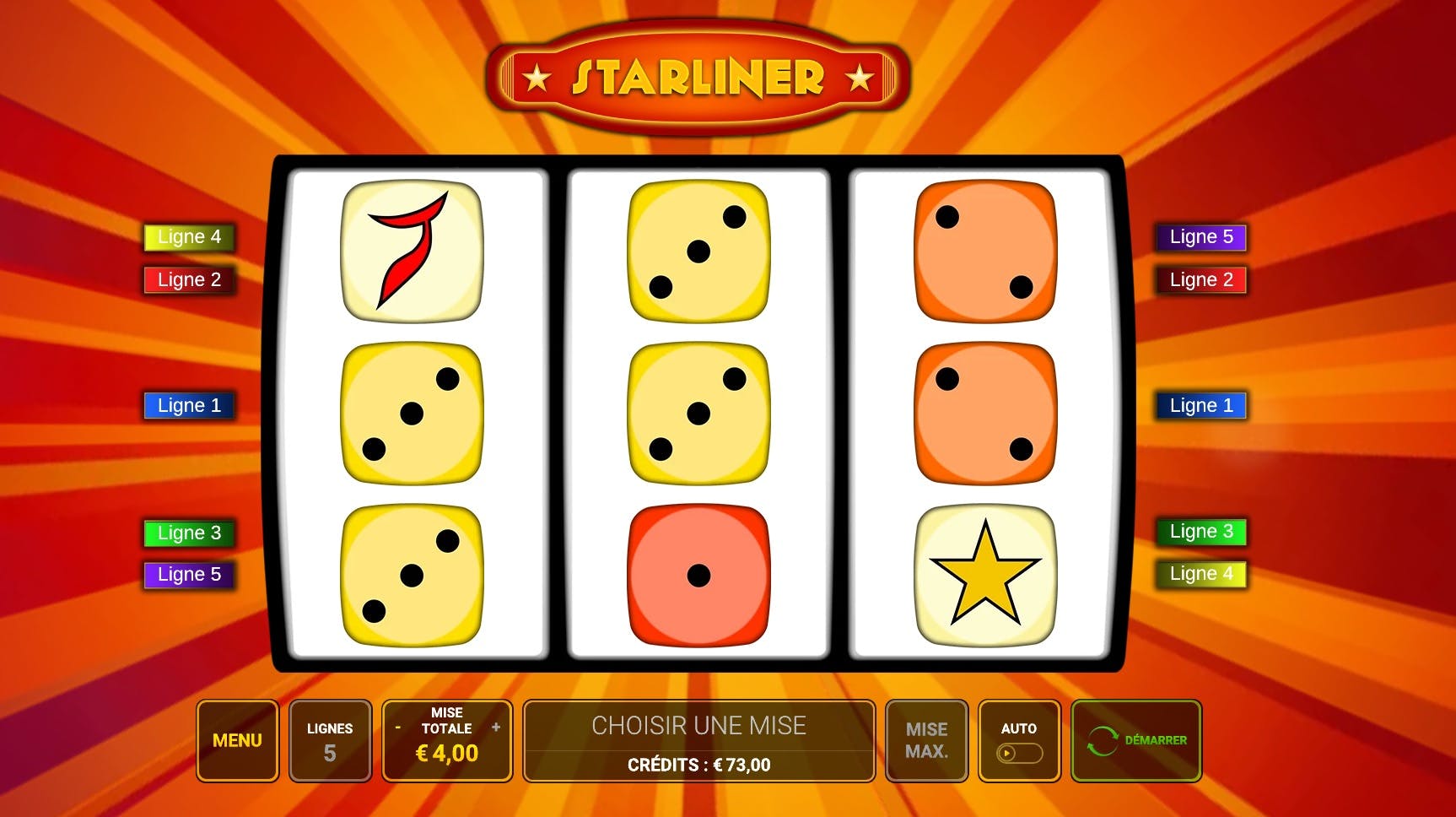The image size is (1456, 817).
Task: Click the Démarrer spin icon
Action: 1102,740
